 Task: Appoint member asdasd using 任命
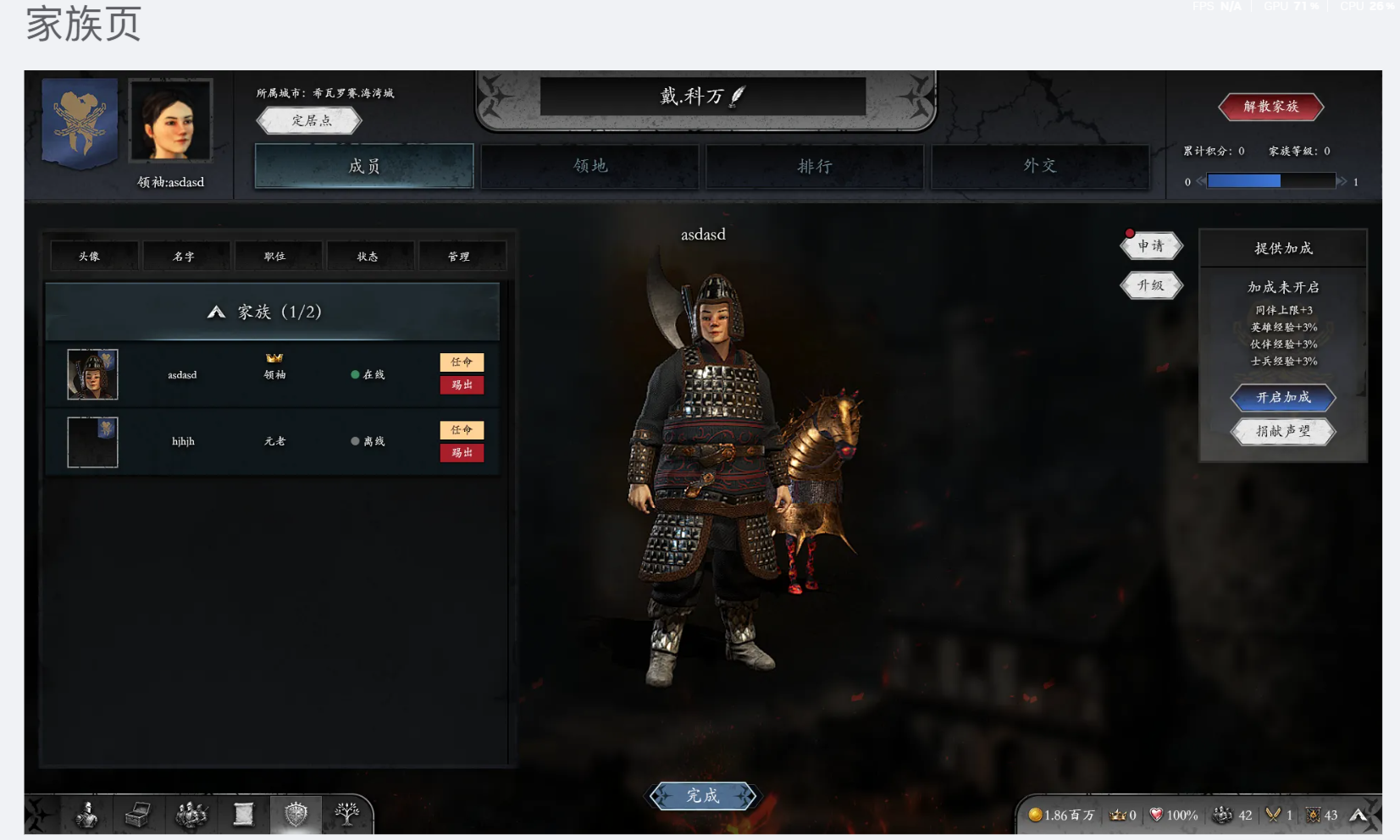pyautogui.click(x=462, y=362)
